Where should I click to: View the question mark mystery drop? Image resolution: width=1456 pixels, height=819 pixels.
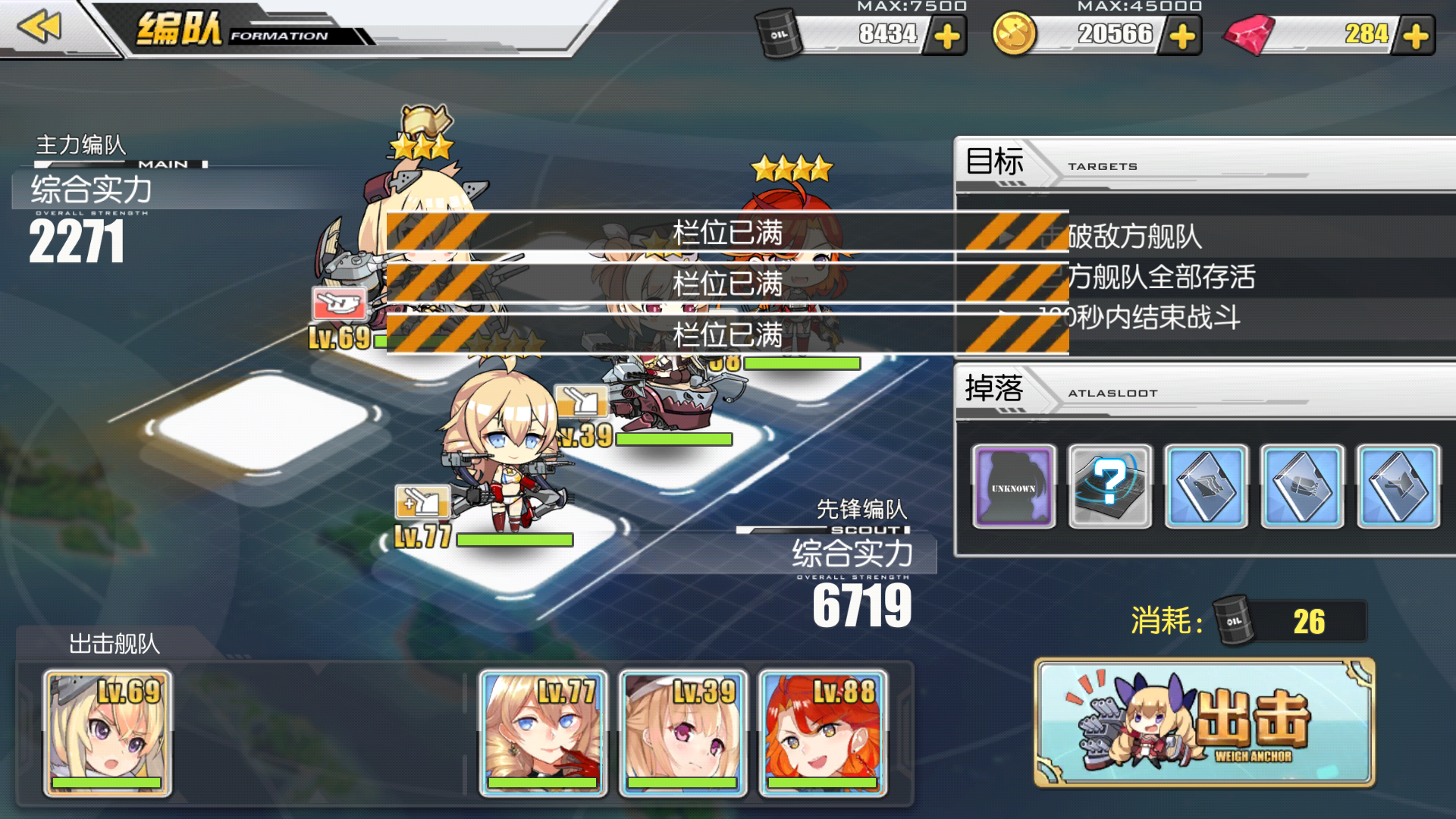[x=1109, y=486]
